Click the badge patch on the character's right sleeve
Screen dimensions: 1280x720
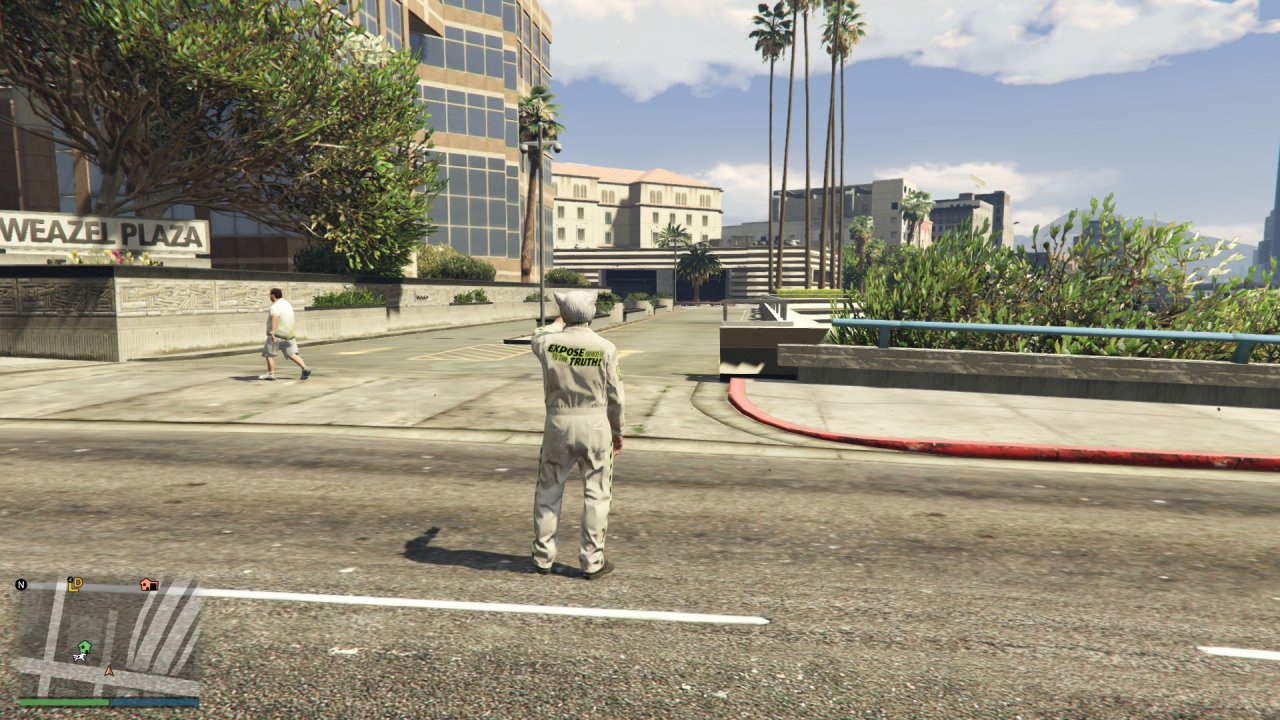pos(618,372)
